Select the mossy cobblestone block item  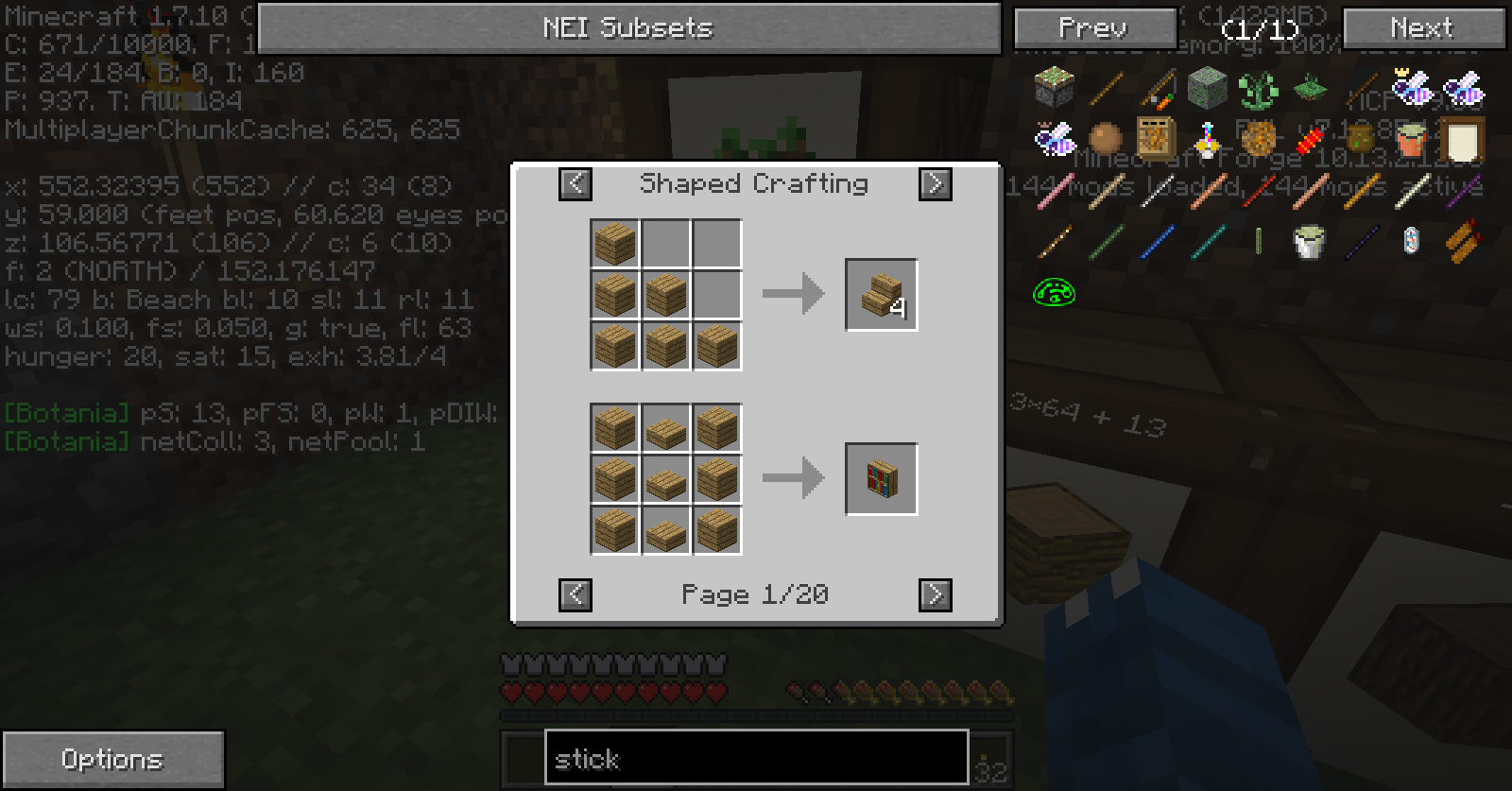tap(1208, 89)
